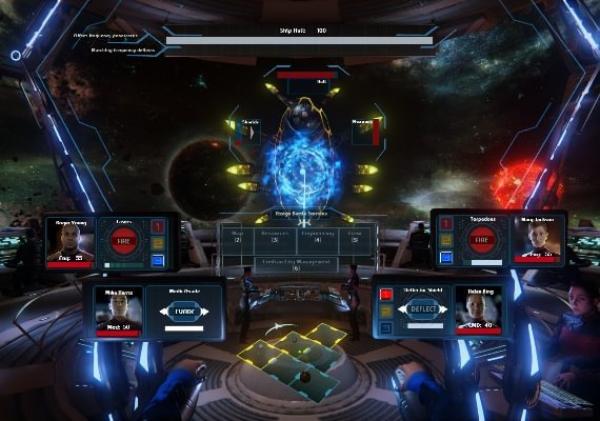The height and width of the screenshot is (421, 600).
Task: Select Mike's crew portrait next to TURN
Action: pyautogui.click(x=118, y=310)
